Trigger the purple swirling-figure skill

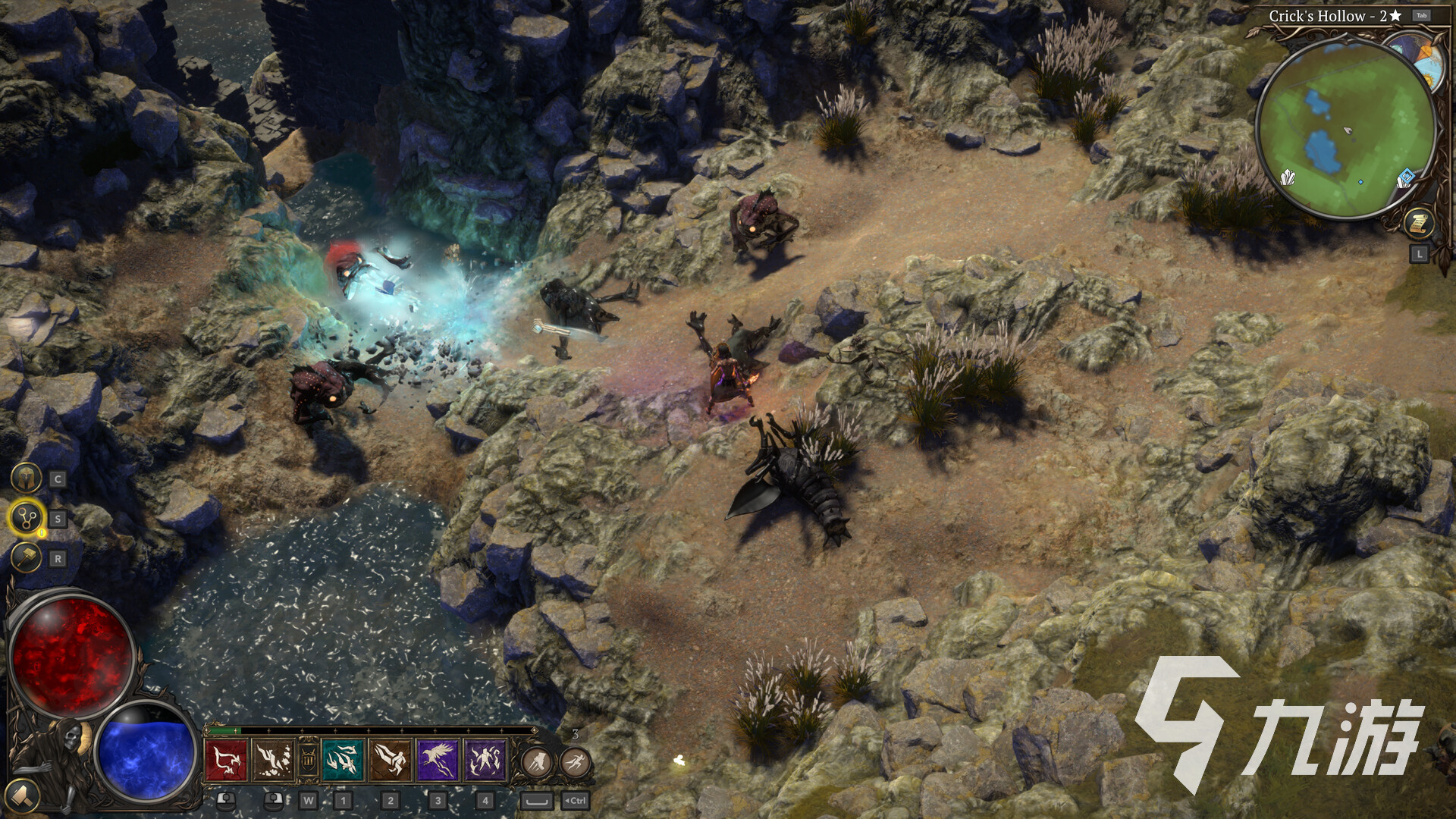485,760
